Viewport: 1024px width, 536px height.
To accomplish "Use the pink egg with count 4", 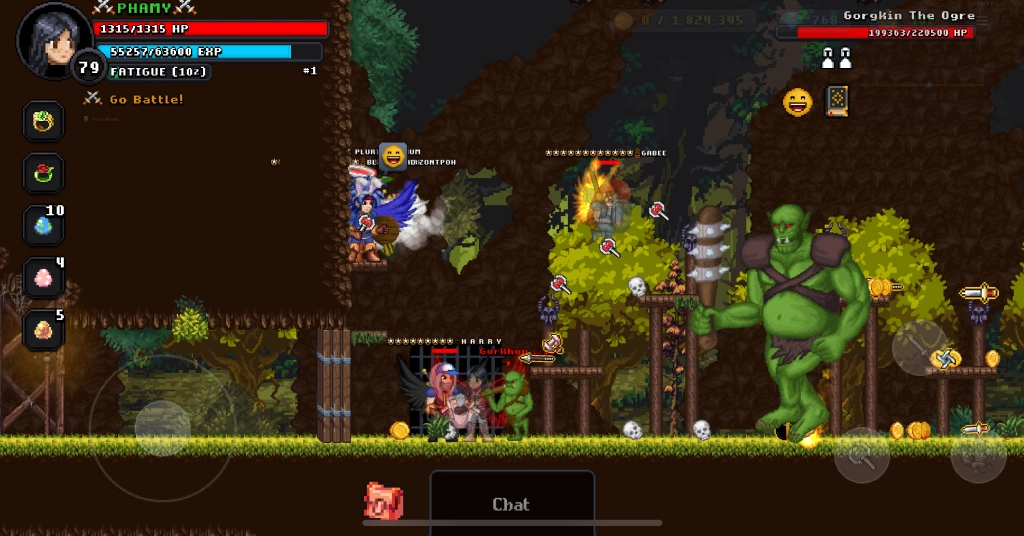I will tap(44, 278).
